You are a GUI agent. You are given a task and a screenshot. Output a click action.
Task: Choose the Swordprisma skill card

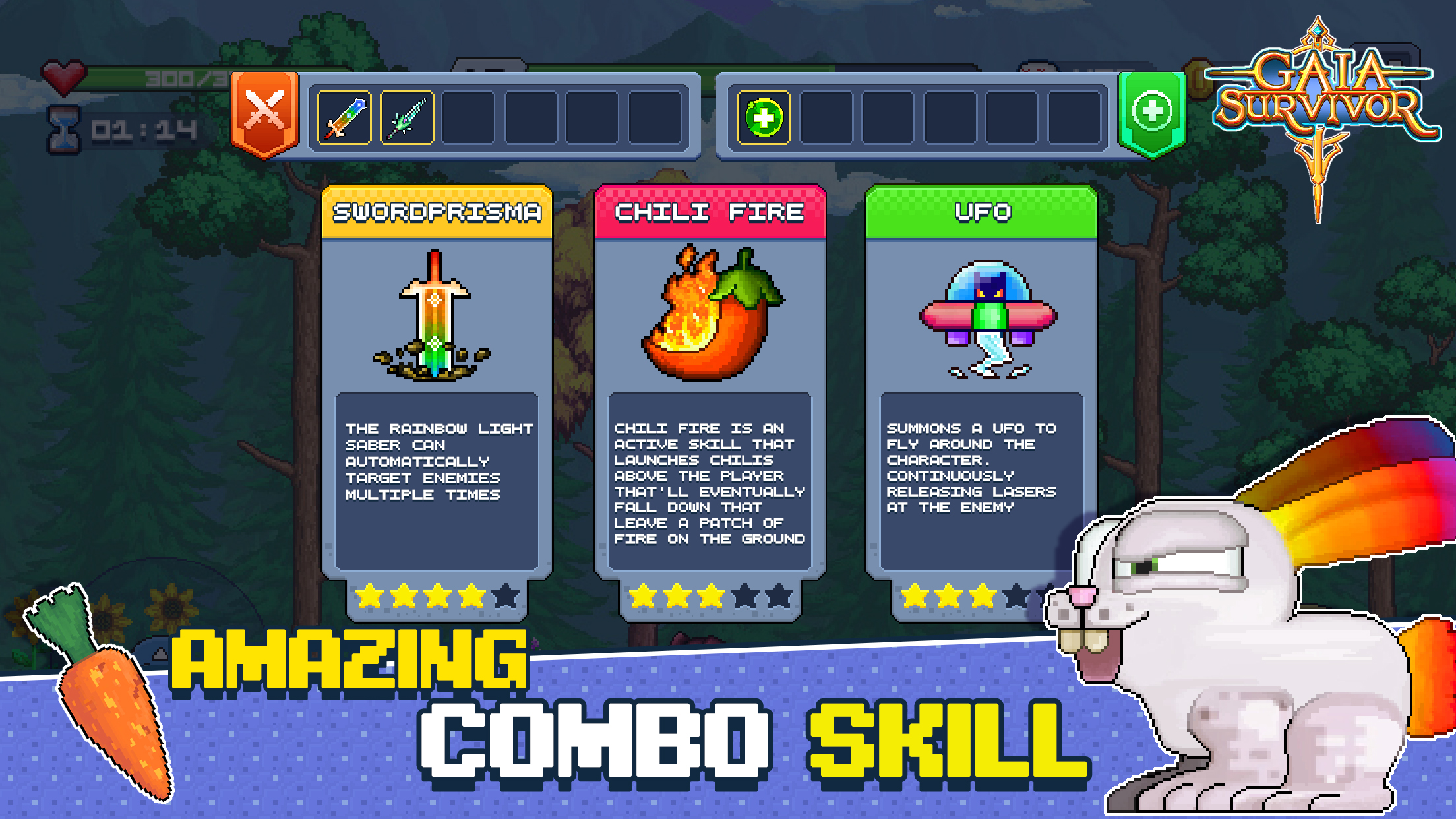[437, 382]
